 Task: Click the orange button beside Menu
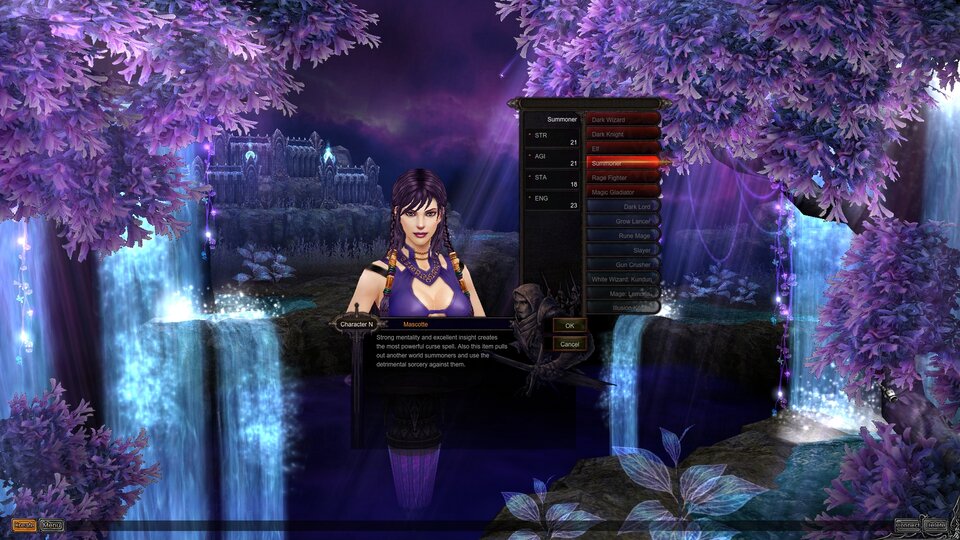coord(23,525)
